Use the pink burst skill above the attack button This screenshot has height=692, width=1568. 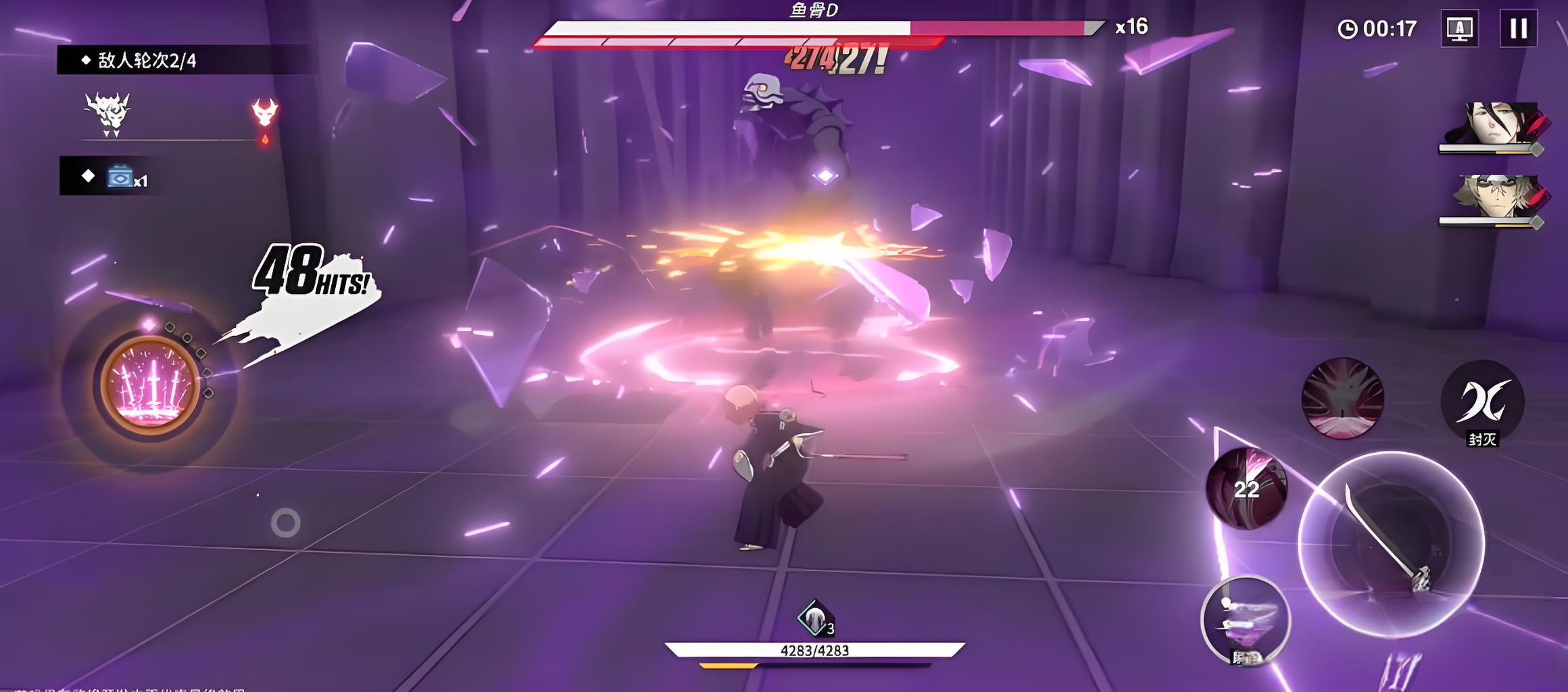pyautogui.click(x=1342, y=398)
